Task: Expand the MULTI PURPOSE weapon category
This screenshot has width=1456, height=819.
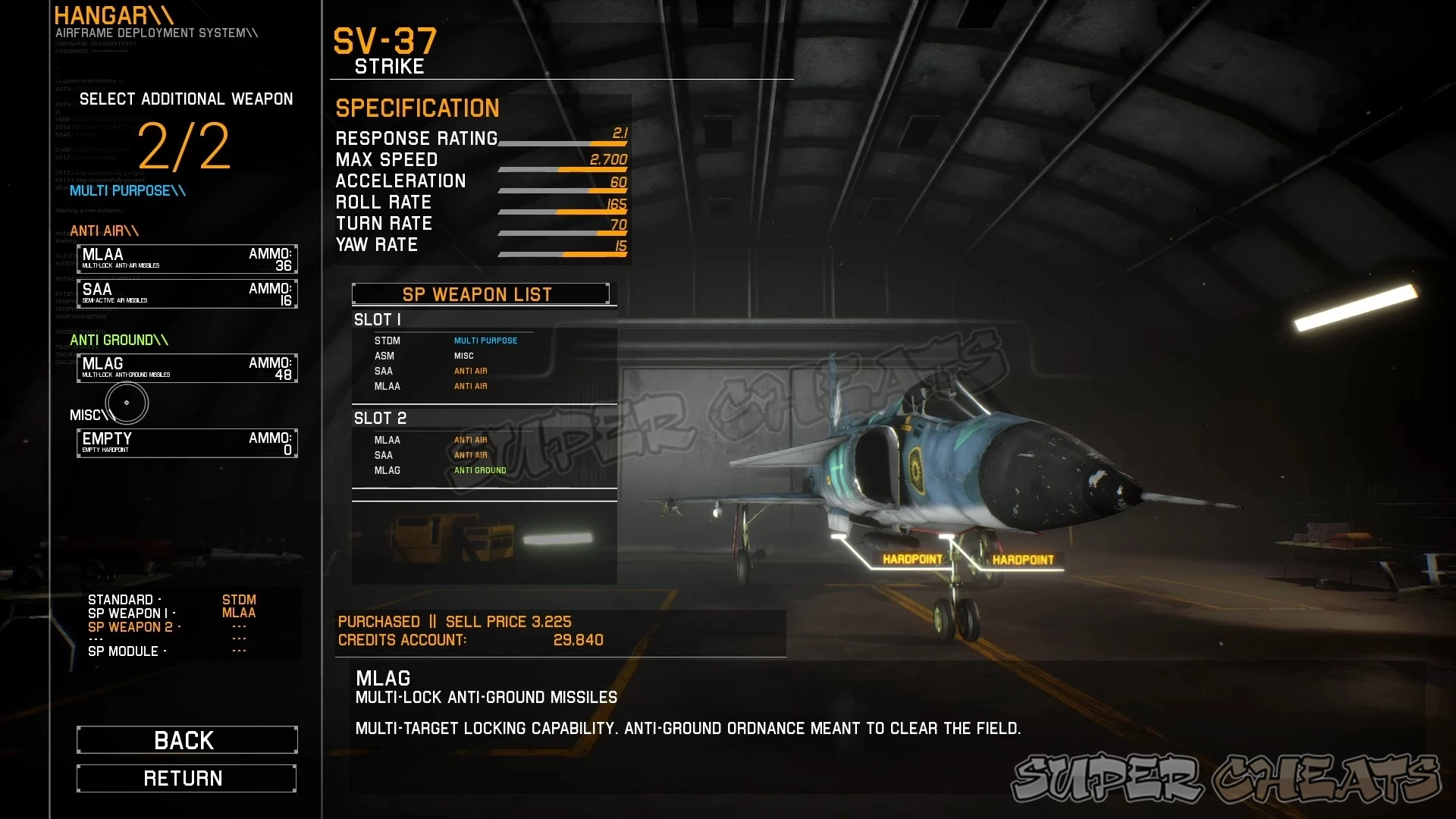Action: pyautogui.click(x=126, y=191)
